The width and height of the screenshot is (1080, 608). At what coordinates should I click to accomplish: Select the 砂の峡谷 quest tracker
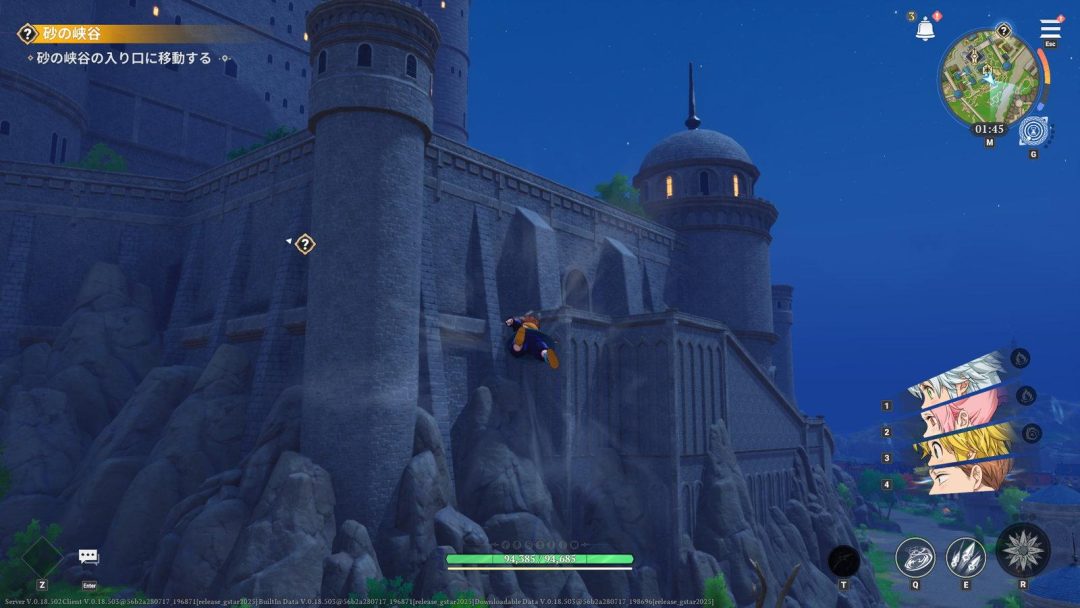70,34
